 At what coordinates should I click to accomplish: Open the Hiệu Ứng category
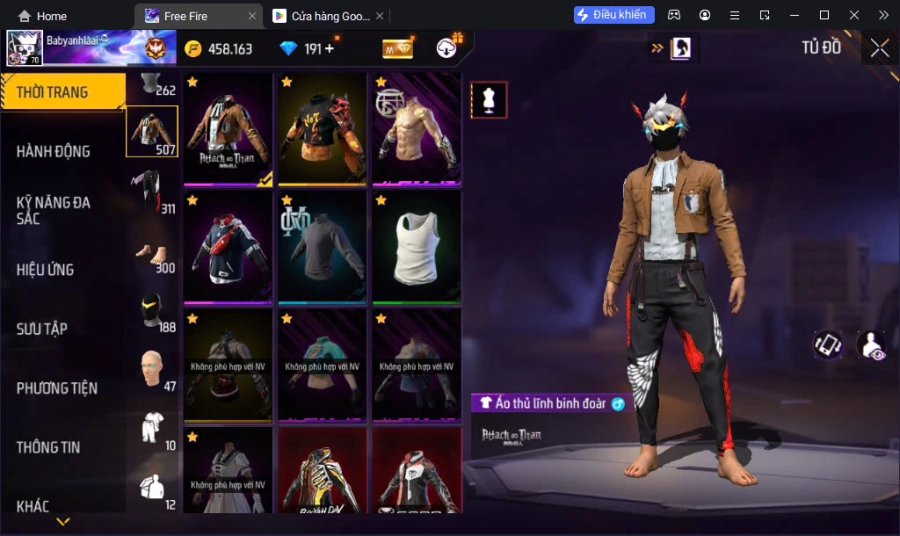coord(46,269)
